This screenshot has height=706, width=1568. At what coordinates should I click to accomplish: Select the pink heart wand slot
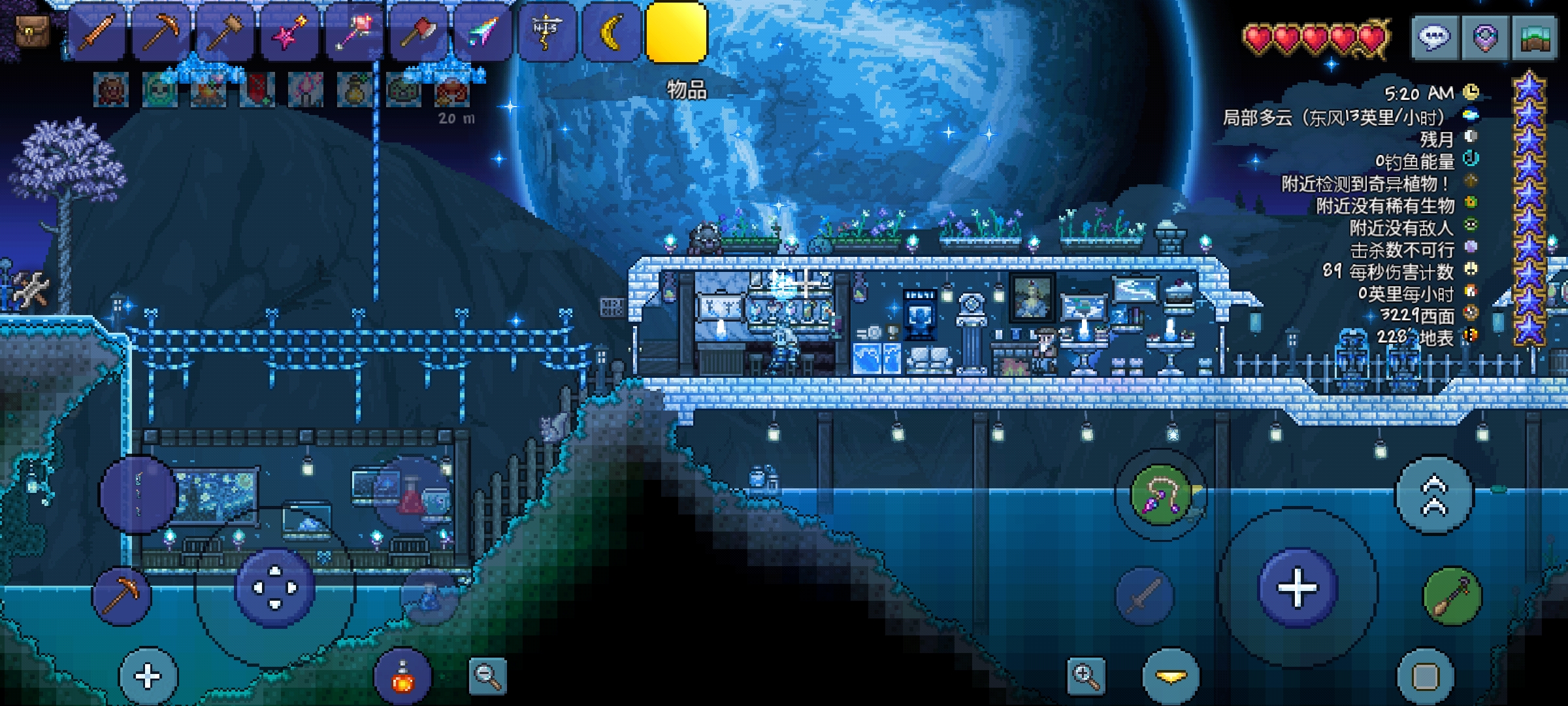click(353, 31)
